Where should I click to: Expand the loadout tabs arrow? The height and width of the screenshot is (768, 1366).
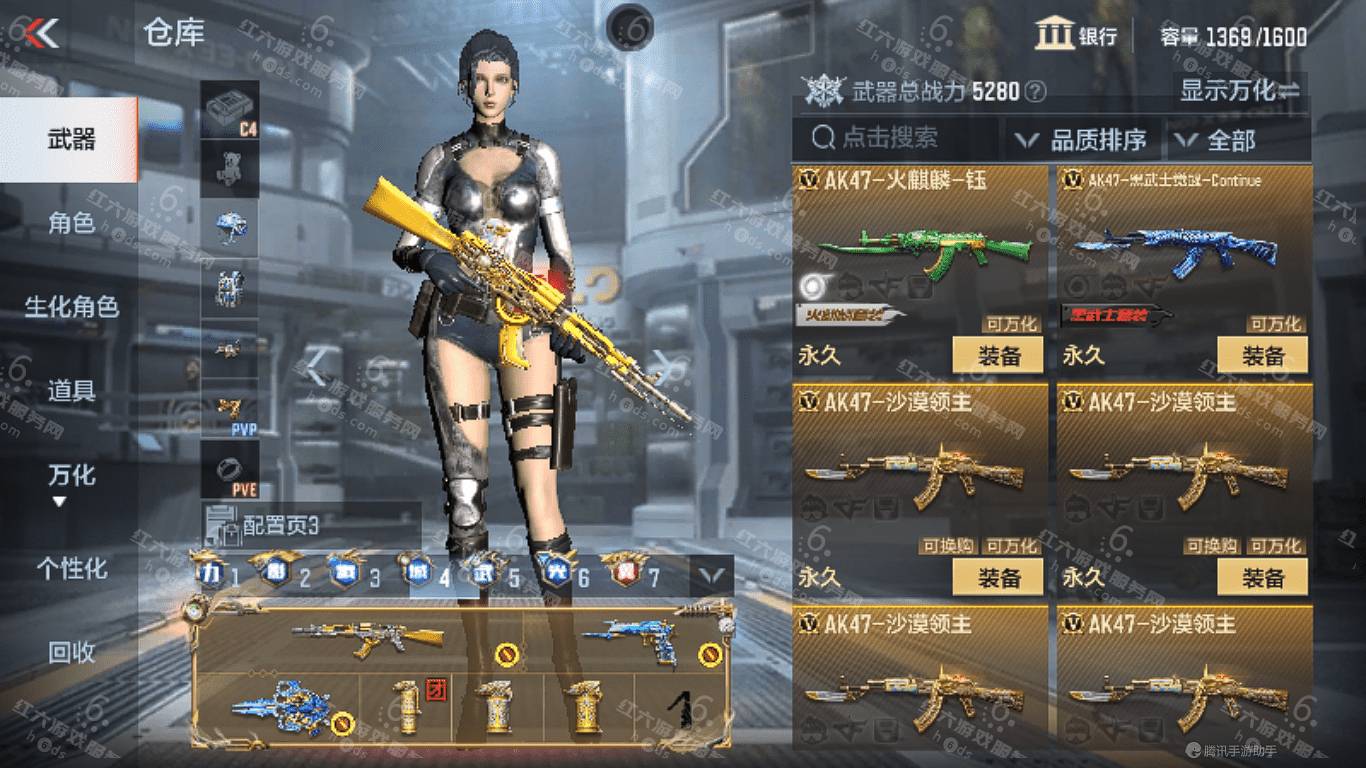[713, 575]
